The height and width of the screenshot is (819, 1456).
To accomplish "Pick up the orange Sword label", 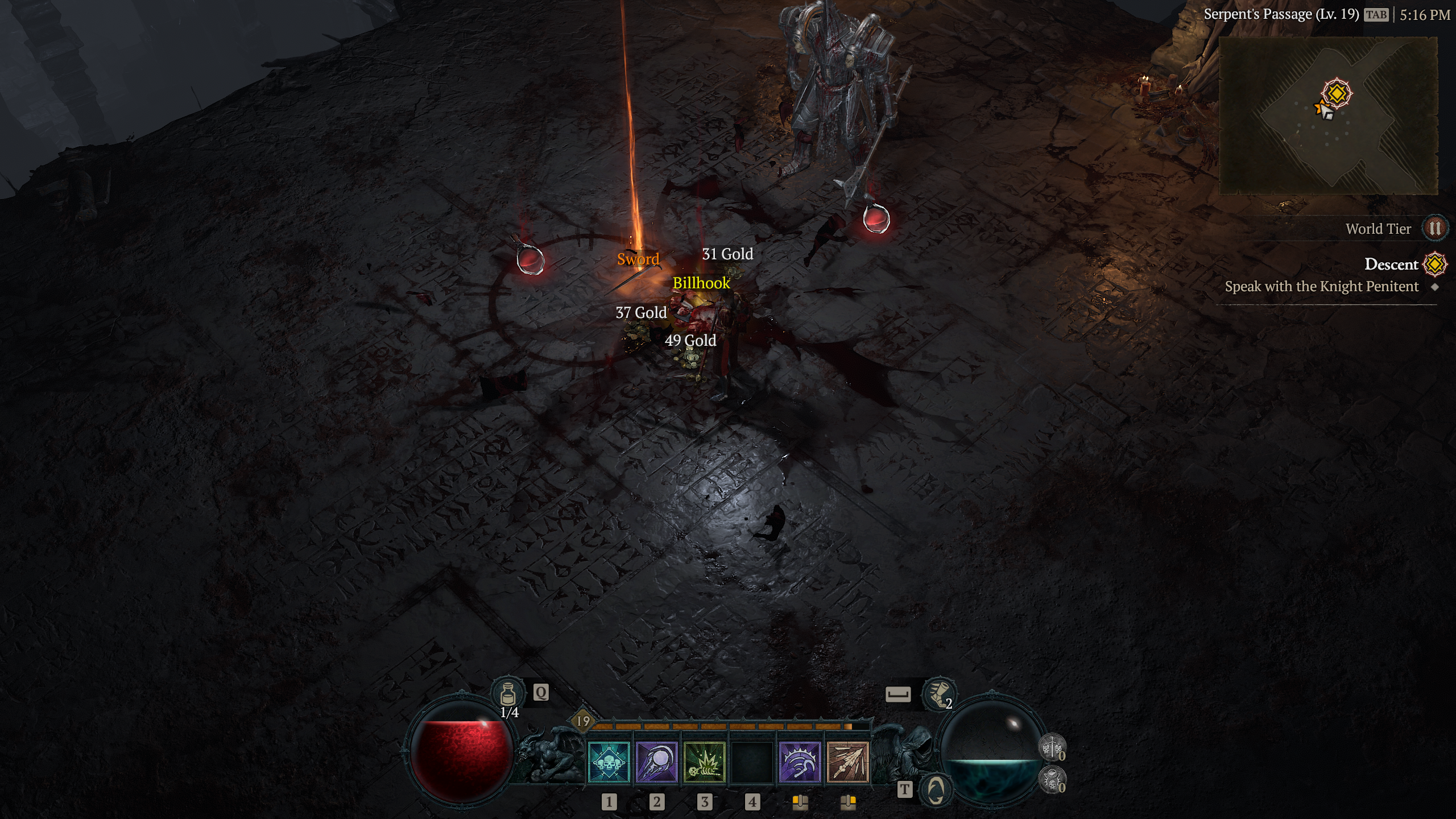I will (x=638, y=259).
